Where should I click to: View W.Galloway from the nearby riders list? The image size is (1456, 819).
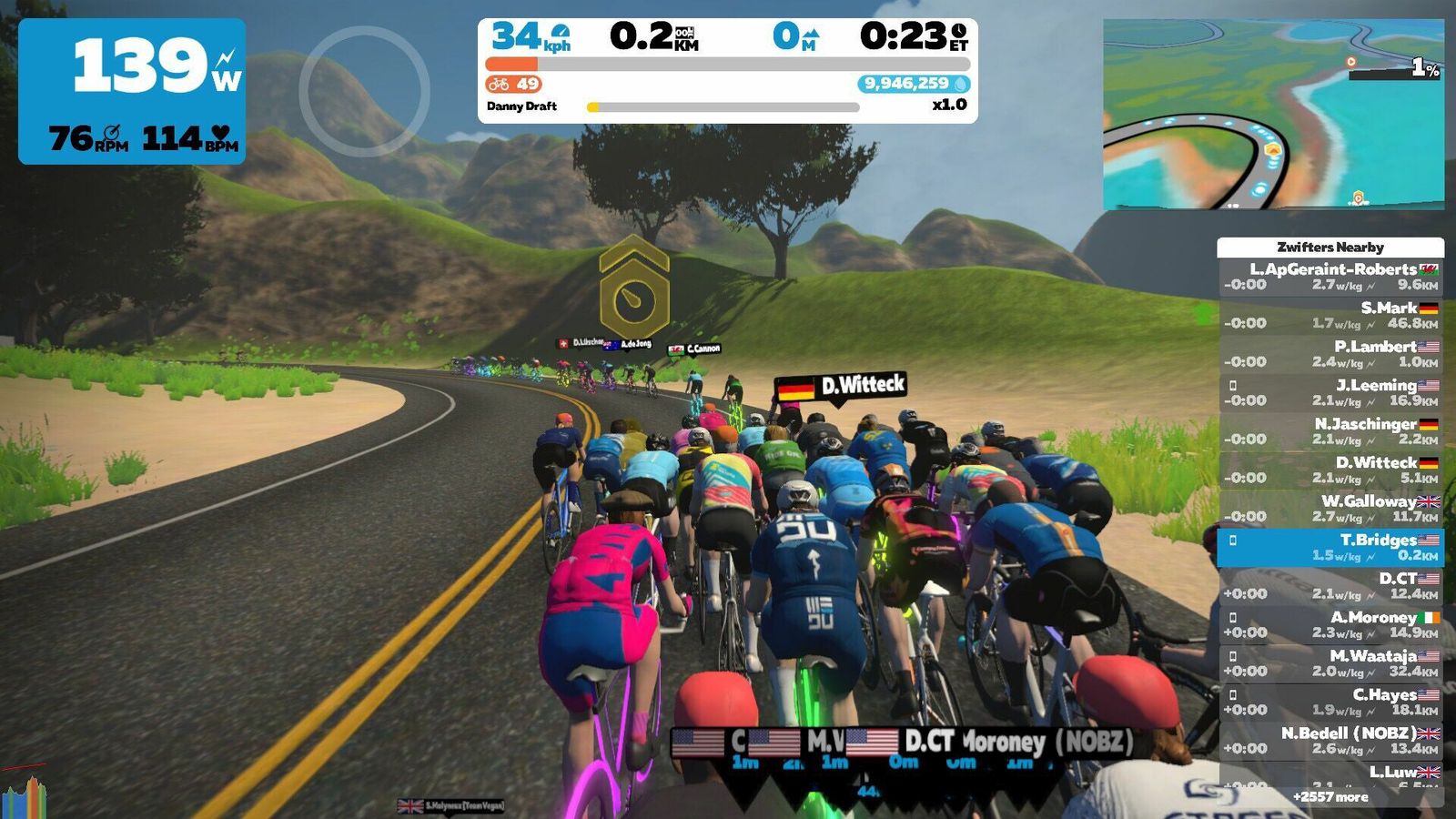pyautogui.click(x=1330, y=509)
